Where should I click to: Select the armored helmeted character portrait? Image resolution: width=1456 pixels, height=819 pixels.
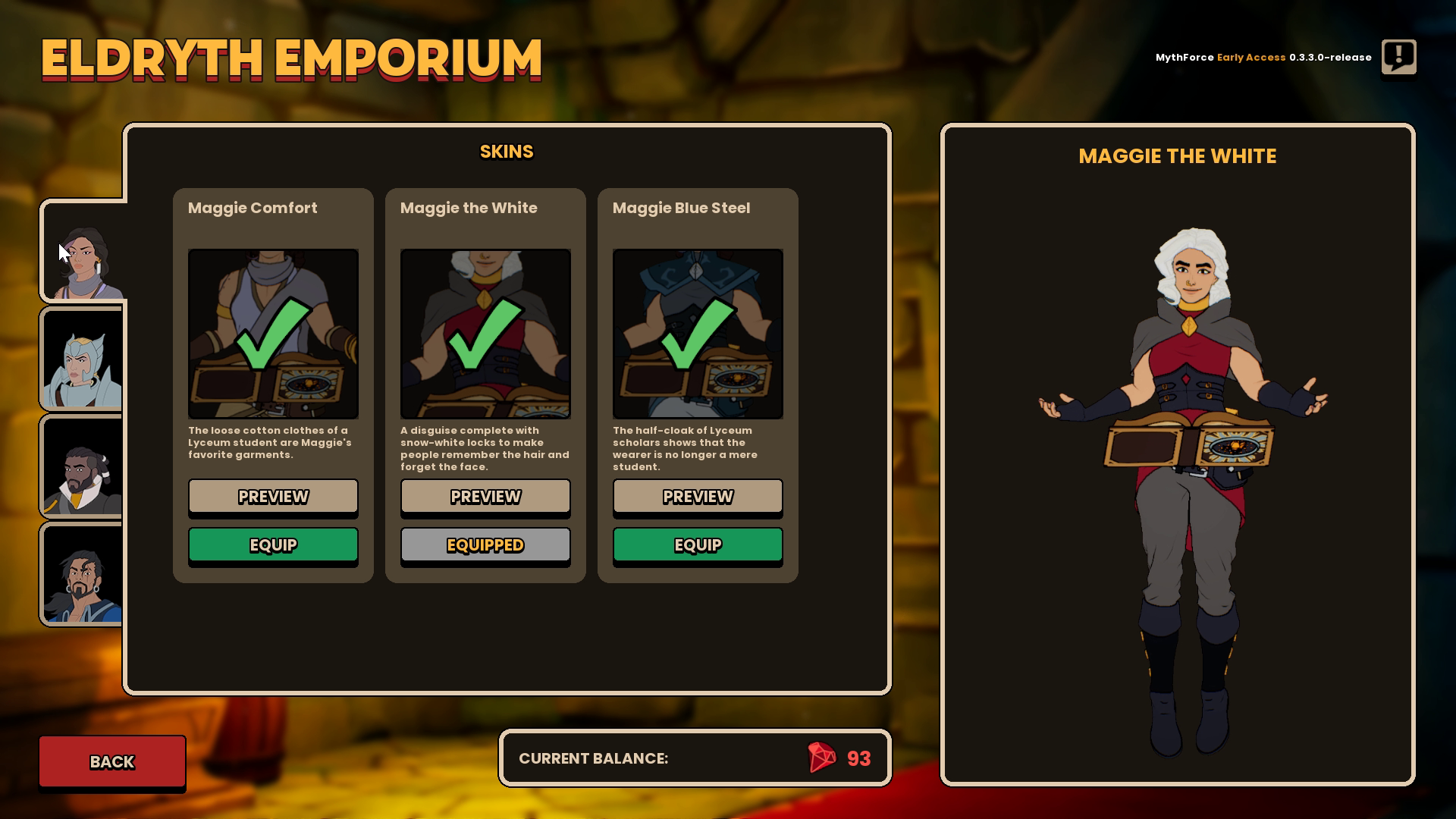82,358
